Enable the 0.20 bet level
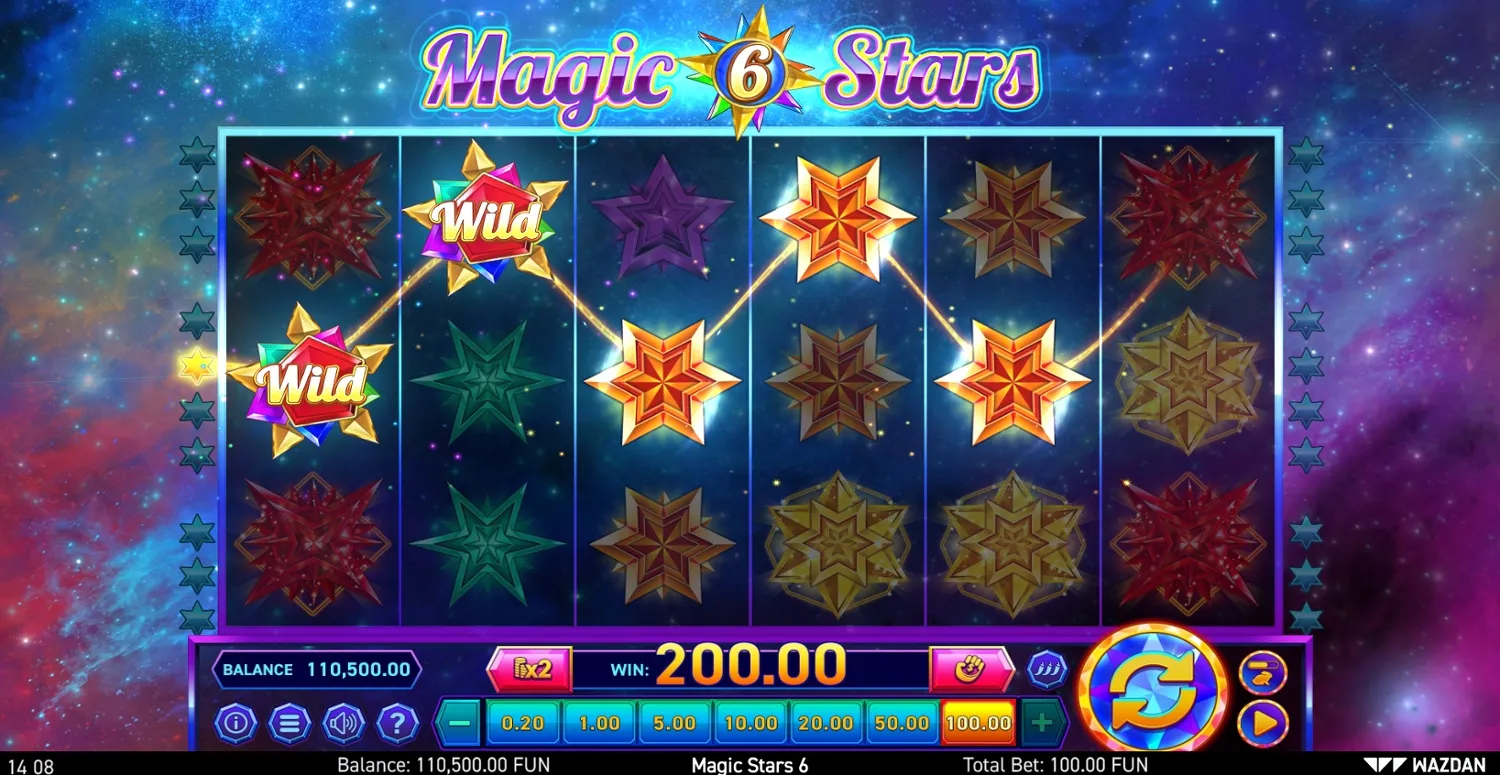Viewport: 1500px width, 775px height. point(524,721)
